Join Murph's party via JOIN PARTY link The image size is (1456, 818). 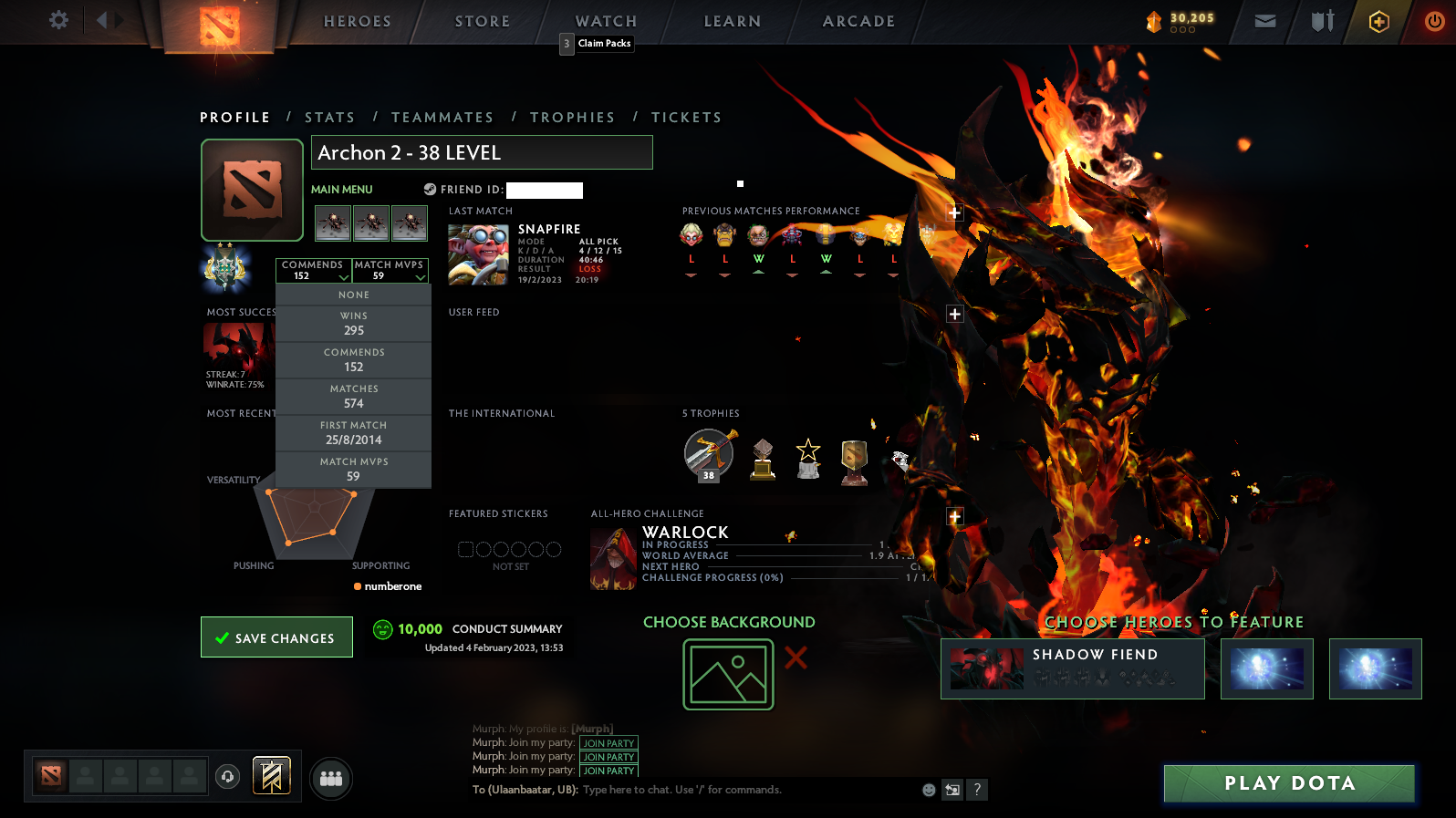pyautogui.click(x=608, y=743)
